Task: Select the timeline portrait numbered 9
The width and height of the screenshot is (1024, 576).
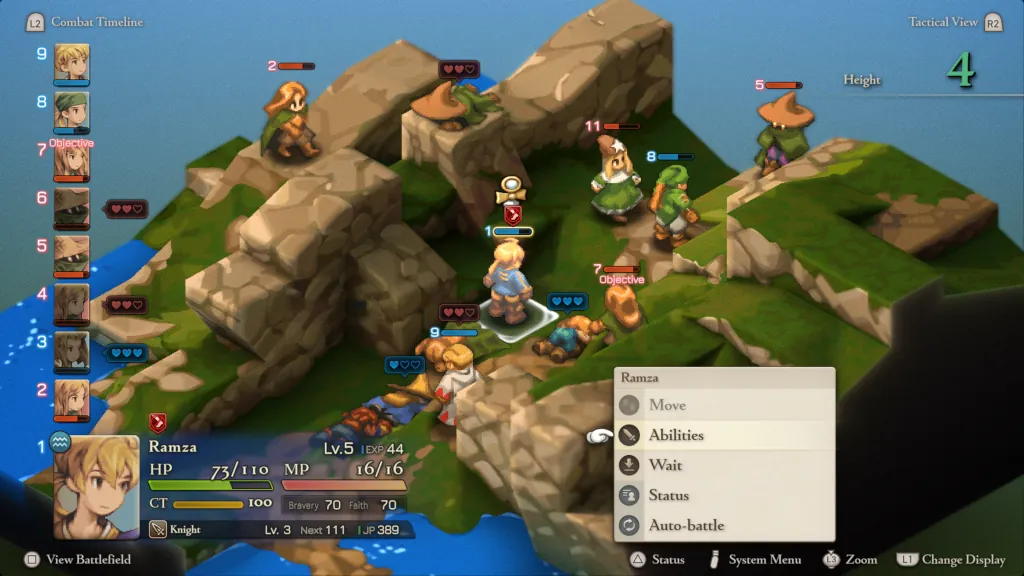Action: click(72, 62)
